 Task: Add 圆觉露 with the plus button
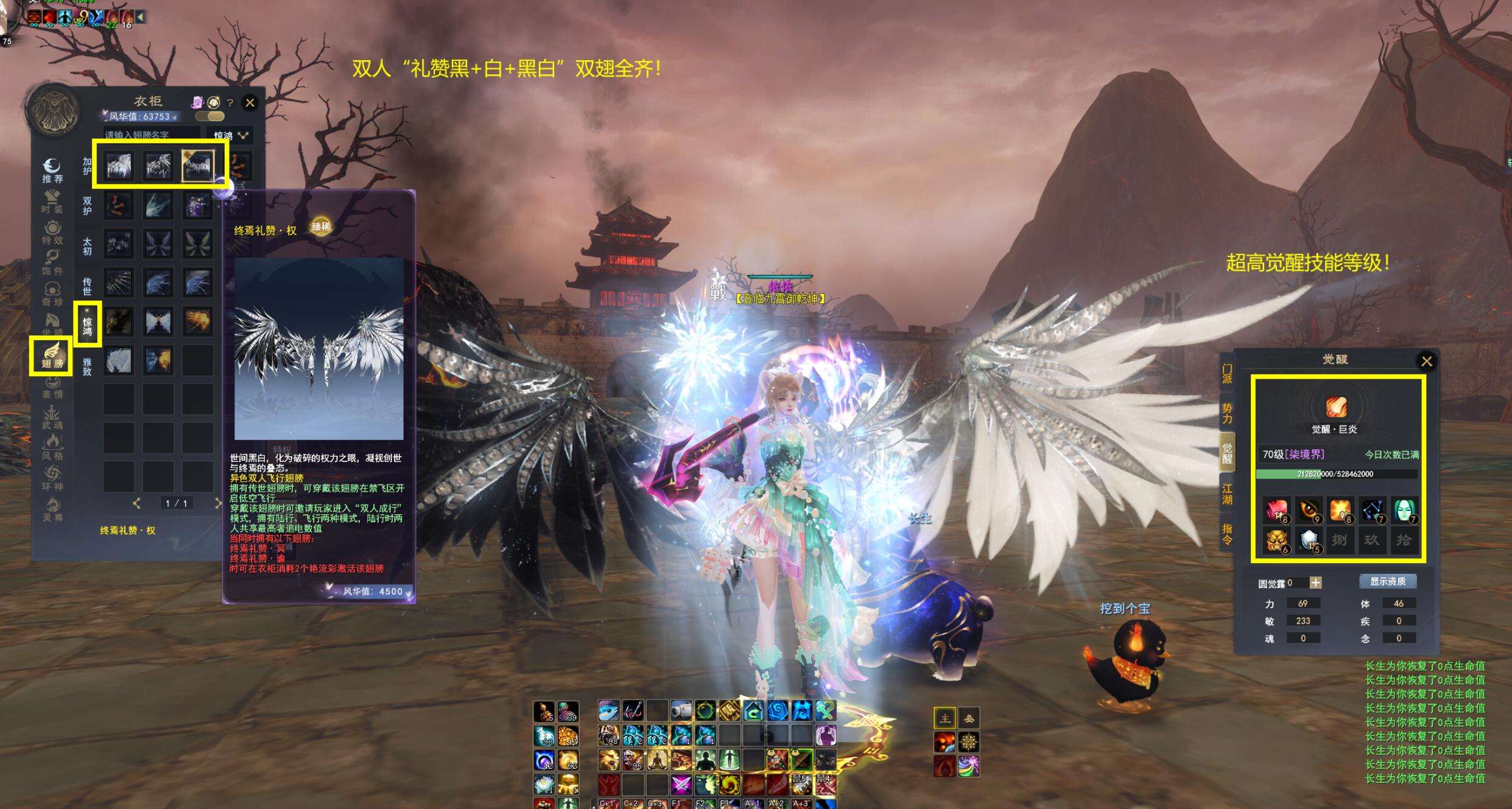pyautogui.click(x=1315, y=583)
